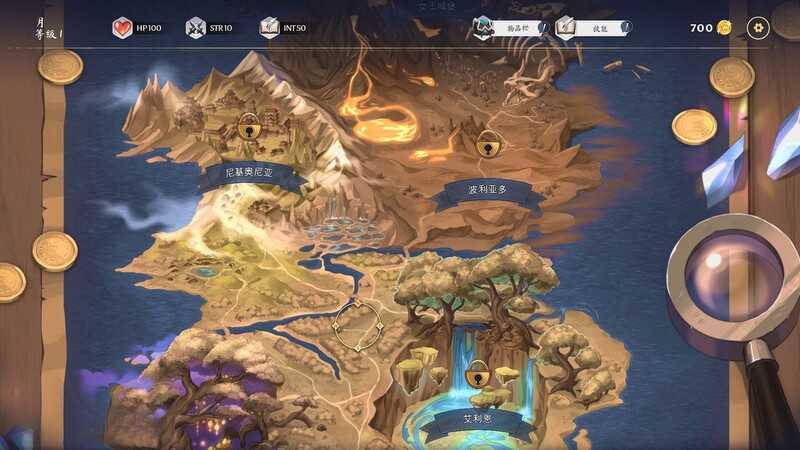Open the inventory bar (物品栏)

(511, 28)
